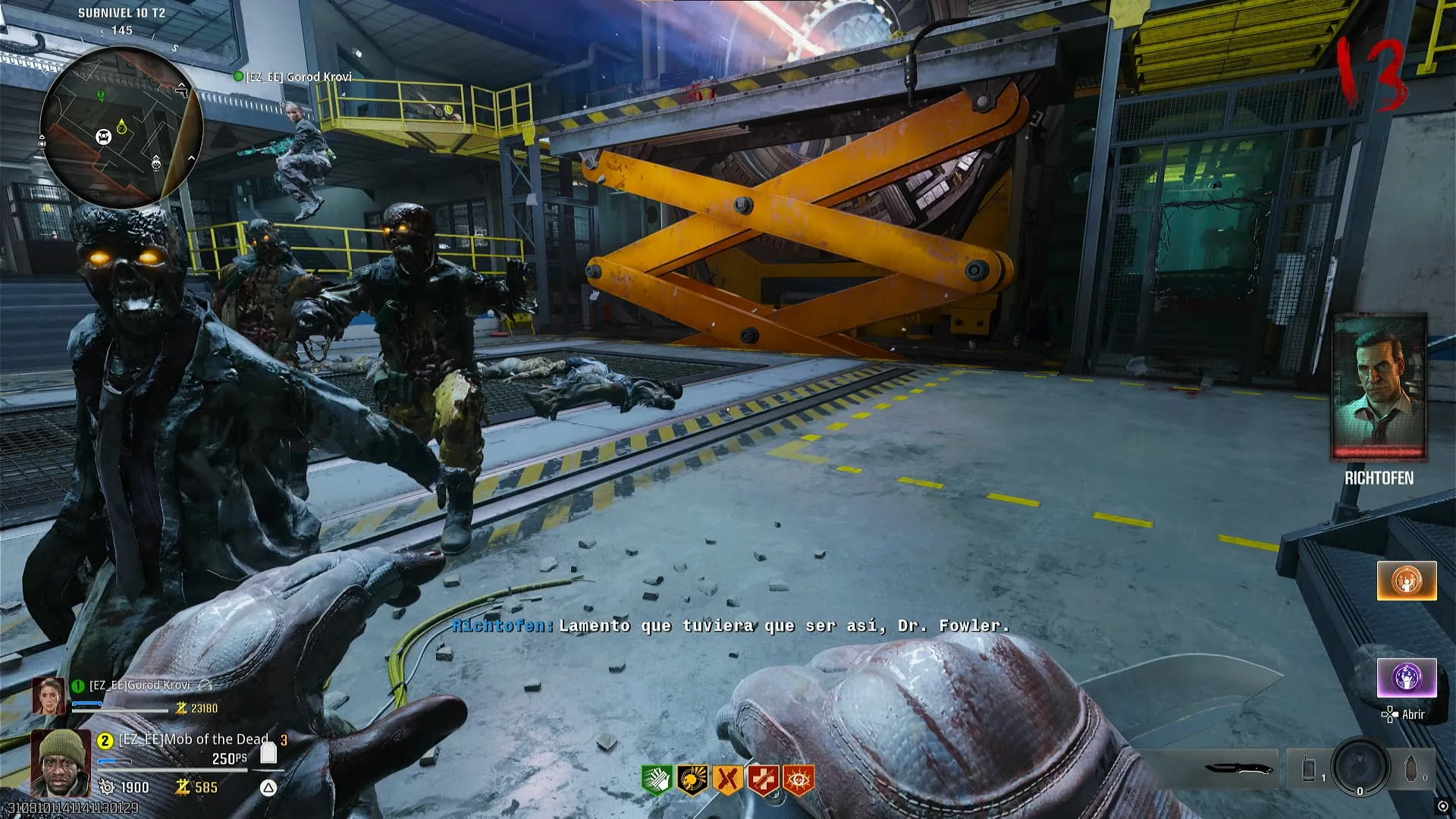Select the combat knife weapon slot
Viewport: 1456px width, 819px height.
[x=1238, y=768]
